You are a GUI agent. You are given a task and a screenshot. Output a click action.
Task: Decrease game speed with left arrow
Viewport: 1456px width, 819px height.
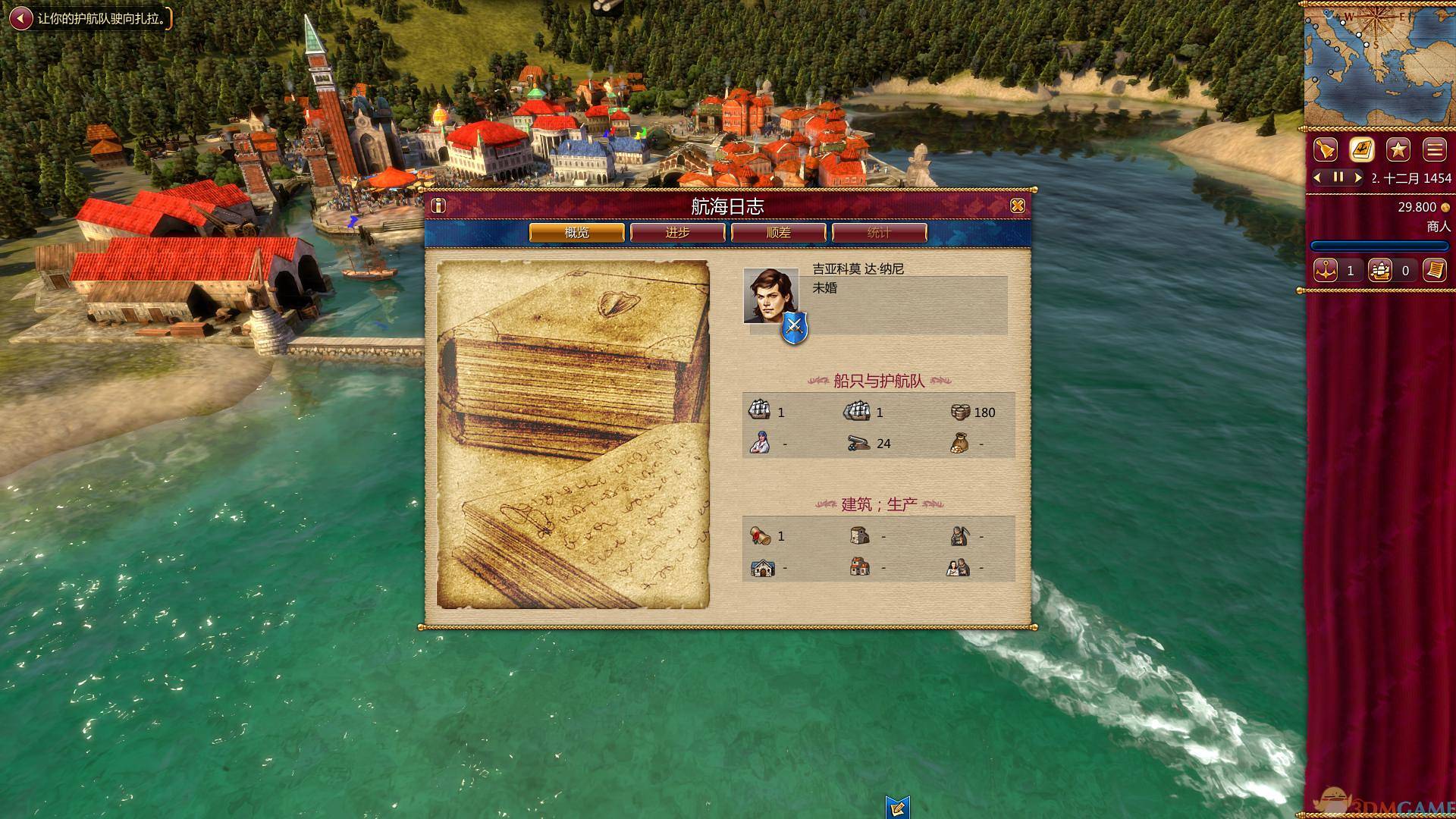coord(1318,177)
